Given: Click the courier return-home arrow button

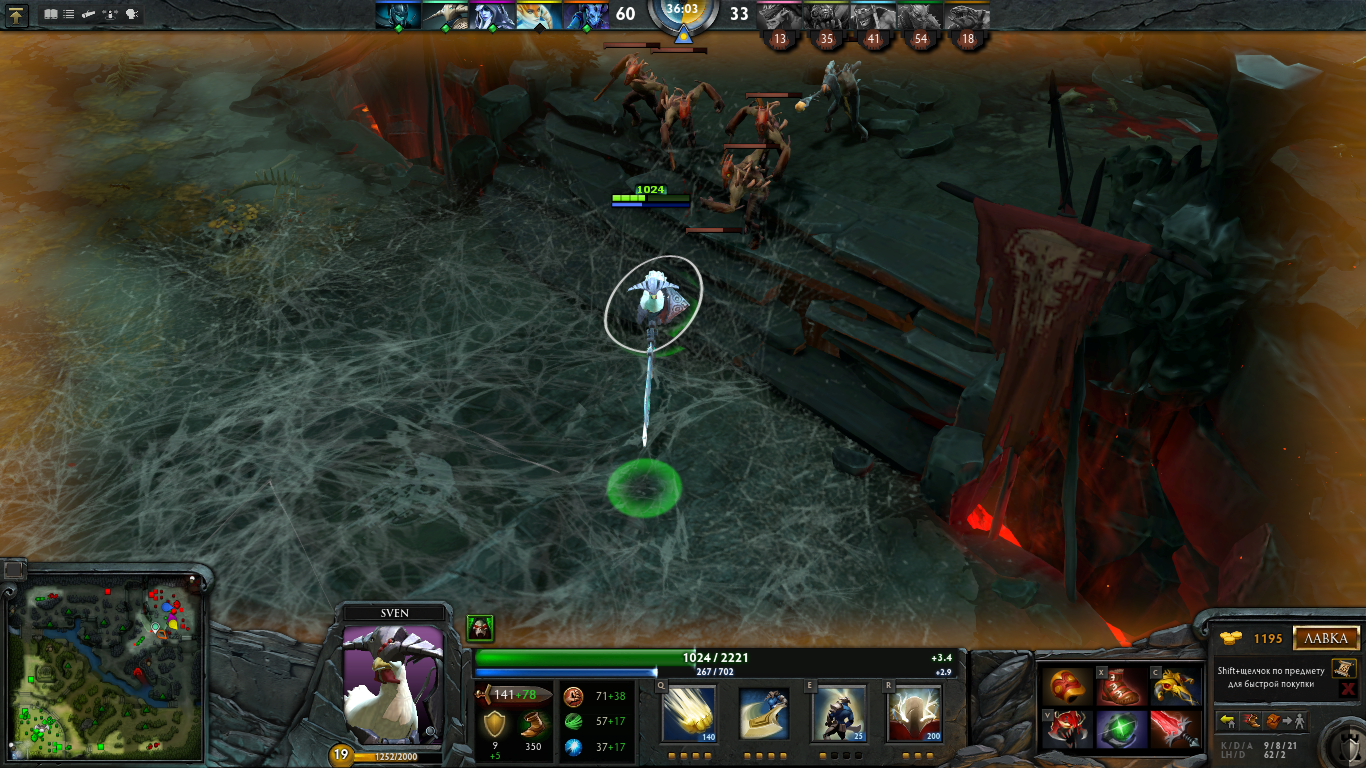Looking at the screenshot, I should pos(1227,720).
